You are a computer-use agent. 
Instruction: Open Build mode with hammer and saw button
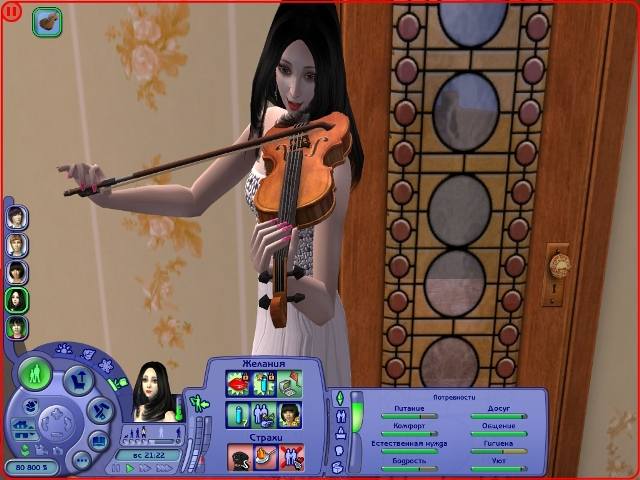click(x=99, y=410)
